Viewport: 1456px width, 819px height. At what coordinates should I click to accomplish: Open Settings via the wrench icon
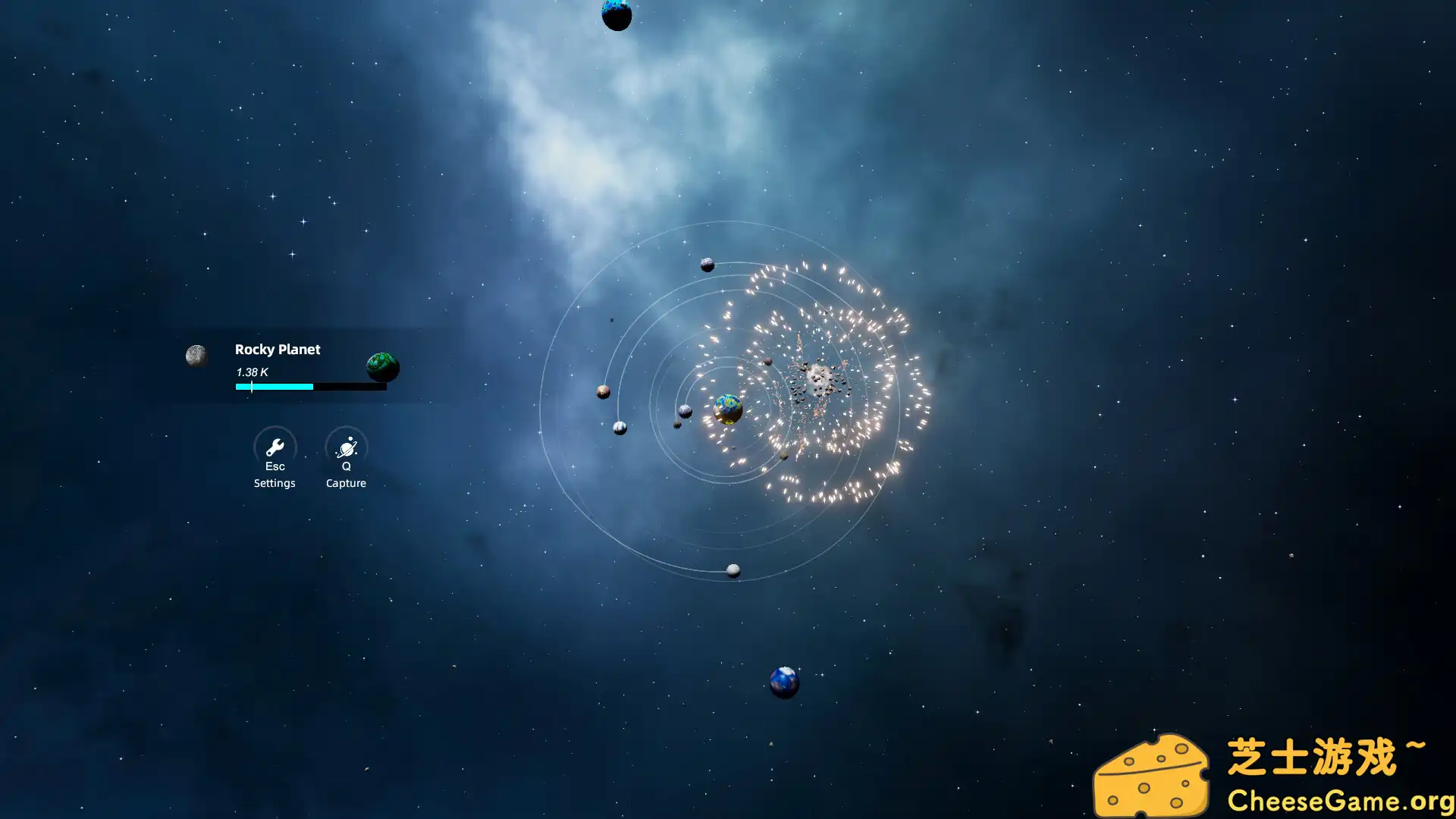(x=275, y=447)
